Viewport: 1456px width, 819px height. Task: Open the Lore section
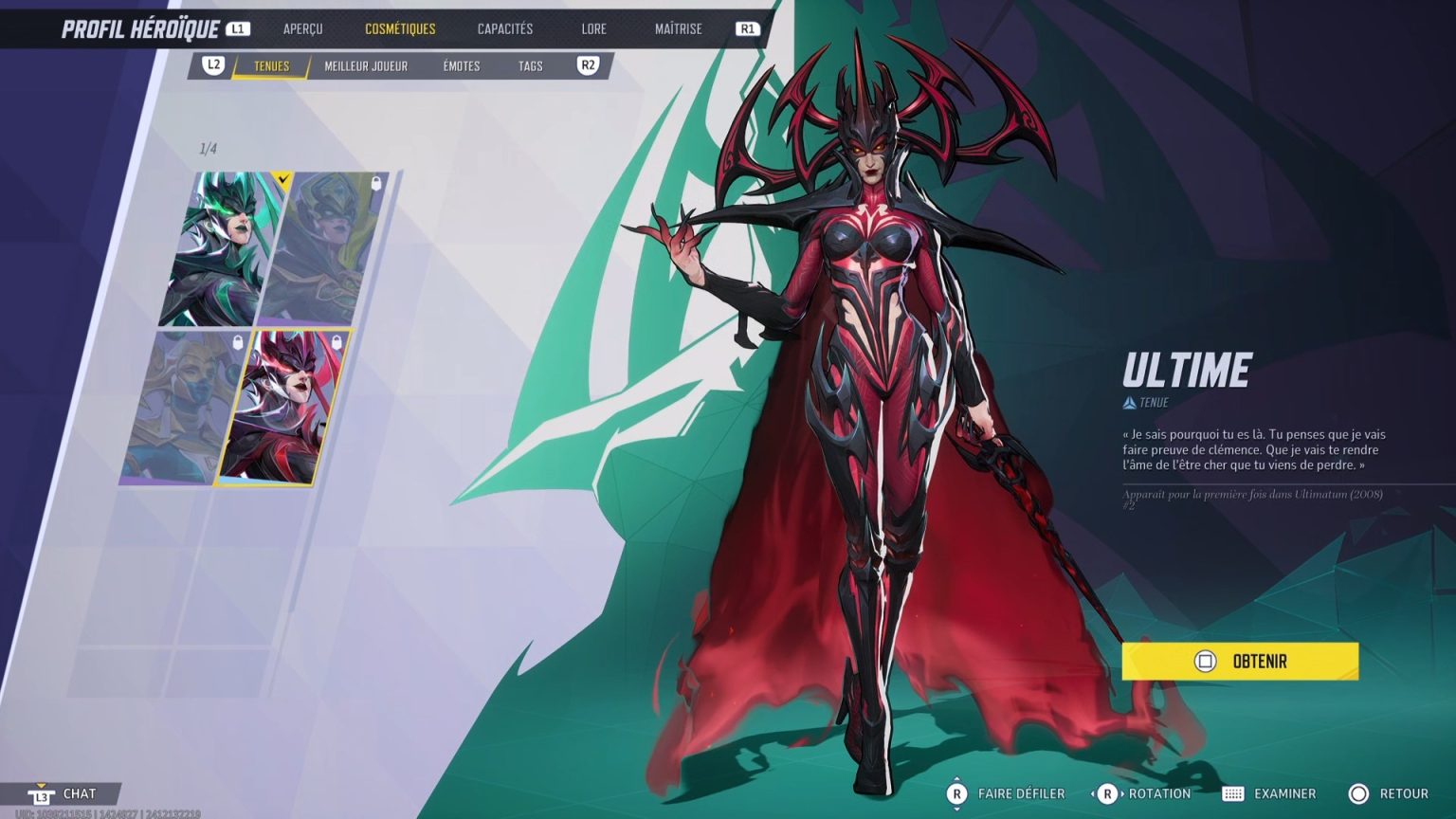coord(593,28)
